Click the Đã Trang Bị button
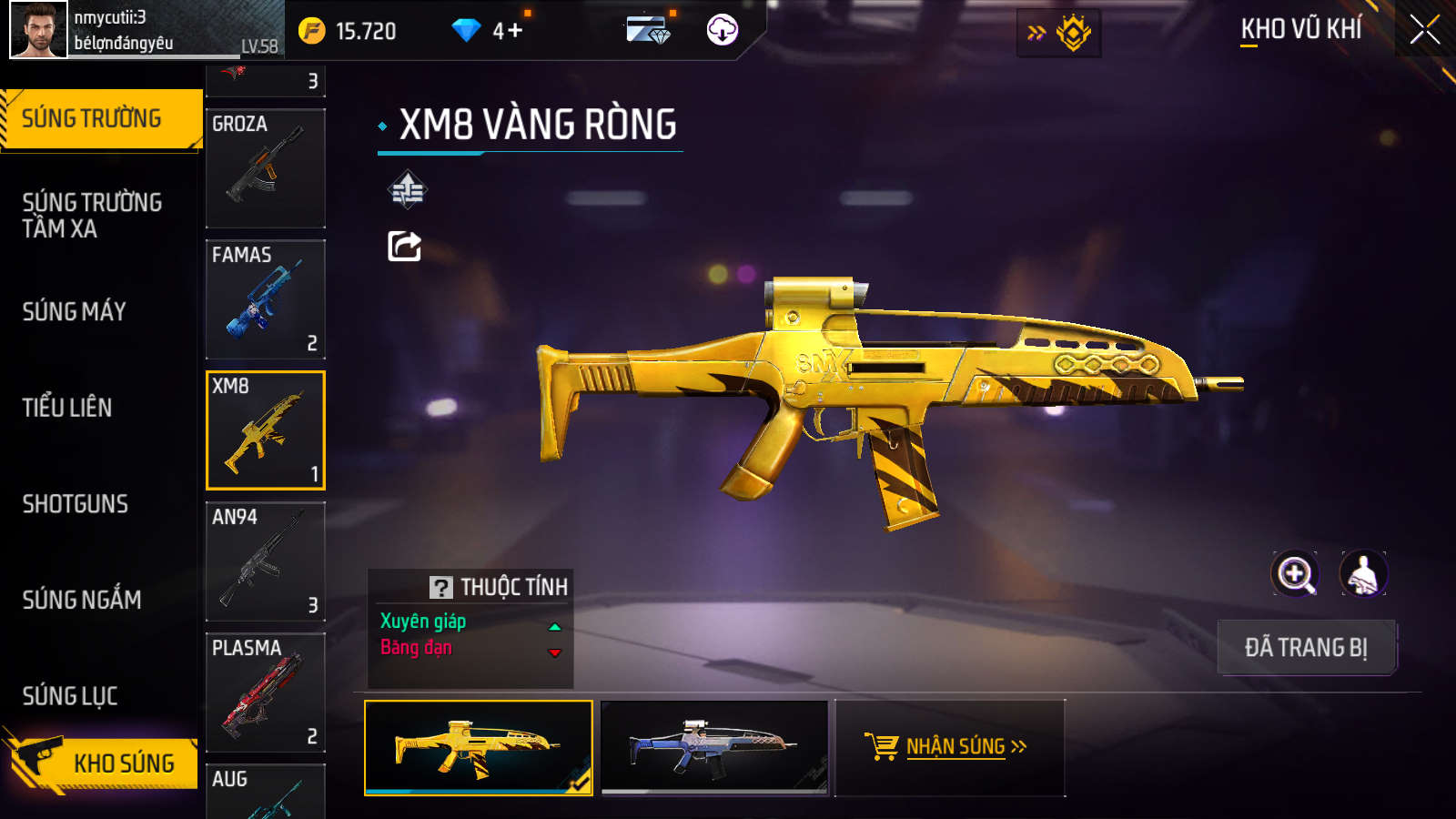Viewport: 1456px width, 819px height. [1306, 647]
